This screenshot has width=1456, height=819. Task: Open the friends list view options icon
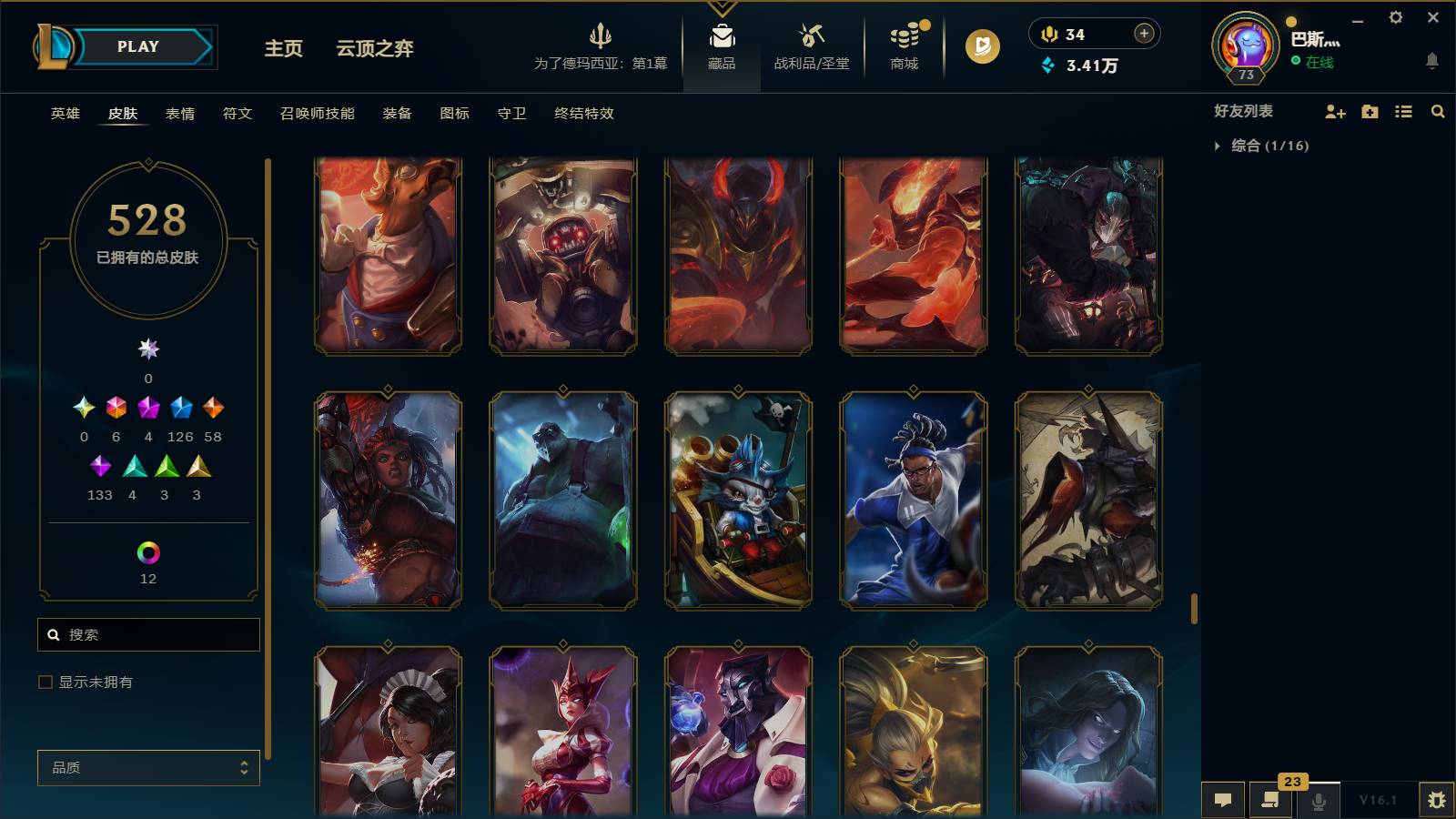click(1404, 112)
